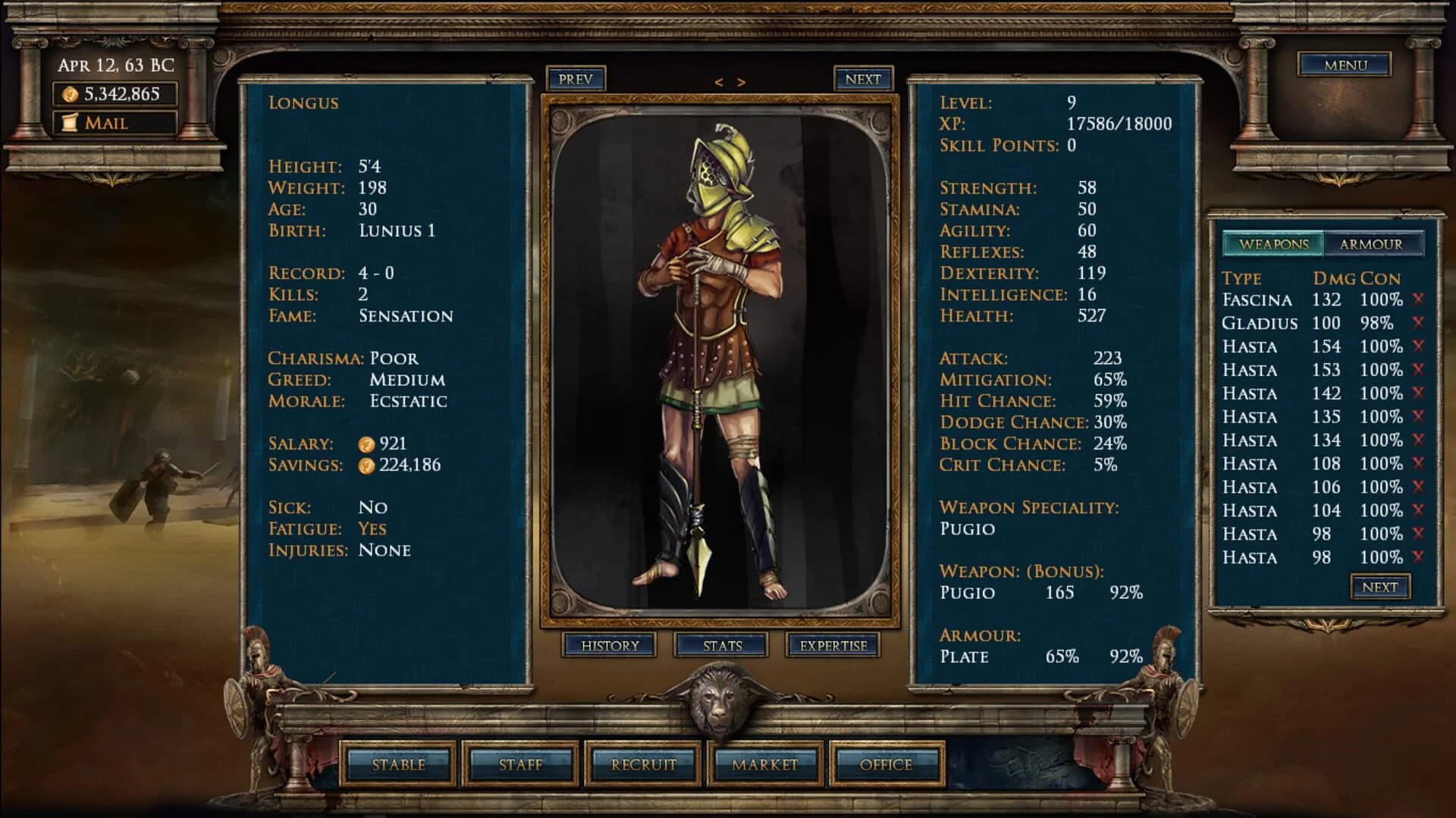Go to the MARKET

click(763, 765)
